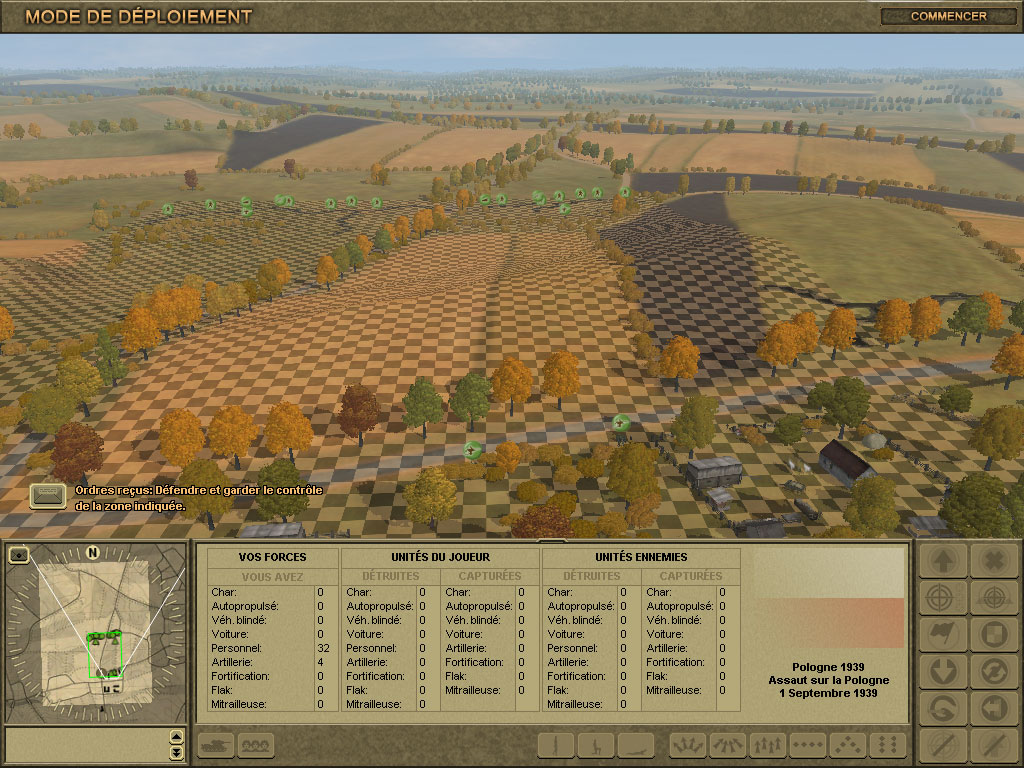Select the two-column formation button

point(887,745)
